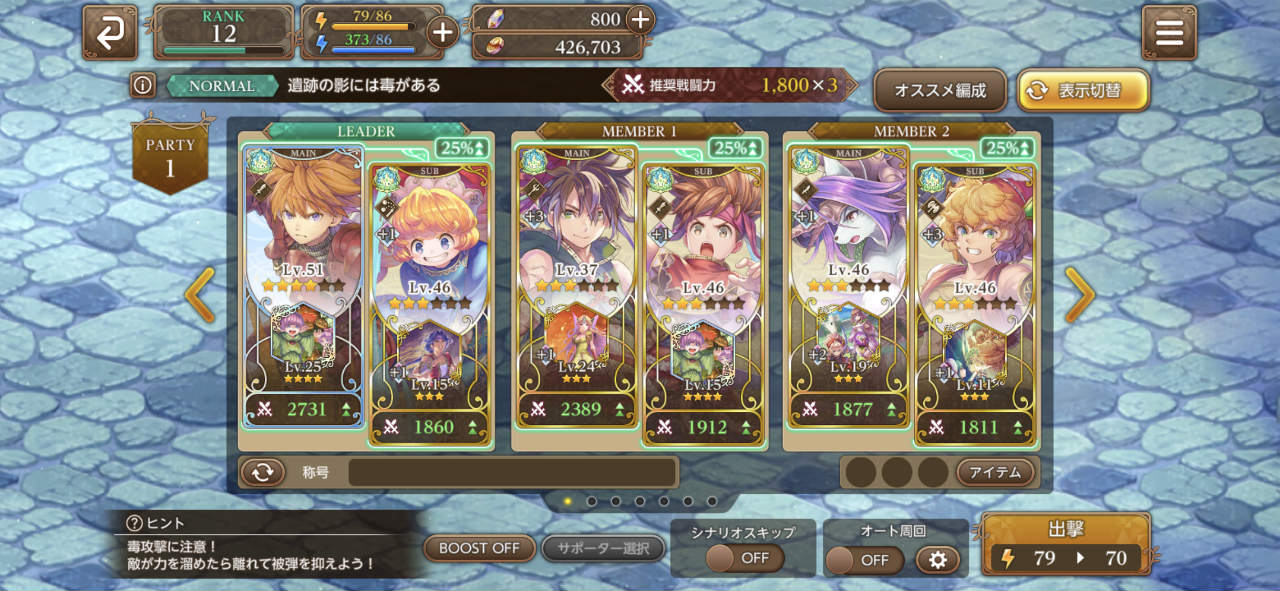Show quest info via the info icon
Image resolution: width=1280 pixels, height=591 pixels.
click(x=143, y=86)
